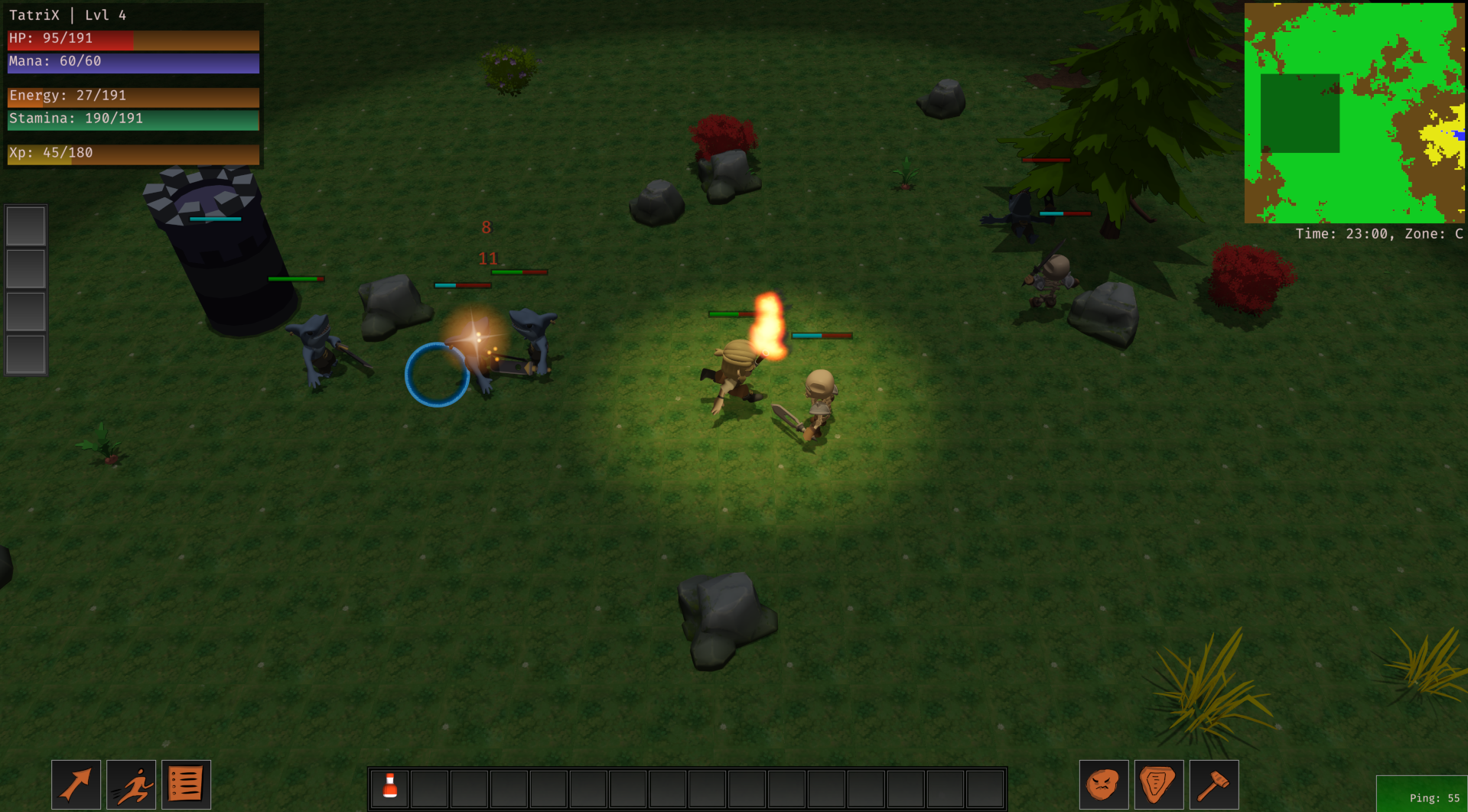Open the shield icon button
Viewport: 1468px width, 812px height.
point(1158,784)
